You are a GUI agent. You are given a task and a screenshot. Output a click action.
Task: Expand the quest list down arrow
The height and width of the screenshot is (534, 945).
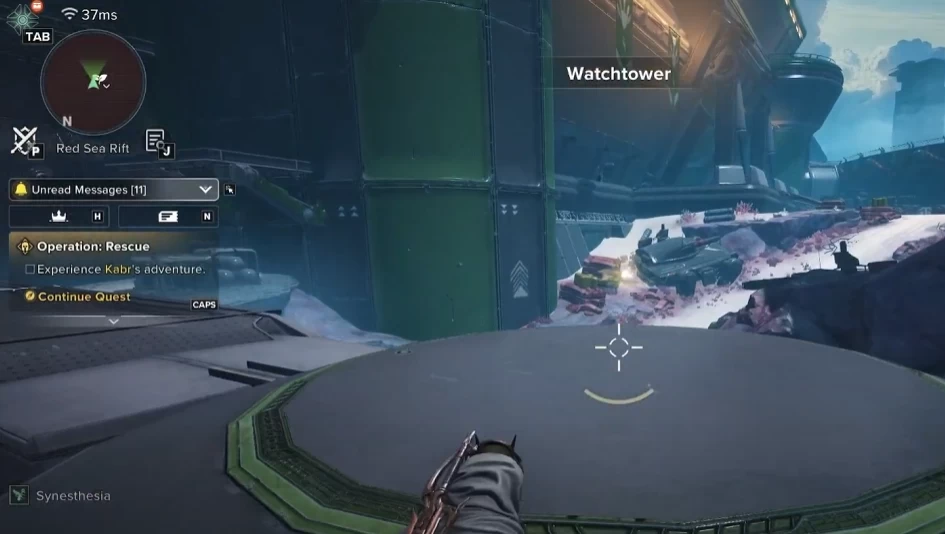coord(113,321)
